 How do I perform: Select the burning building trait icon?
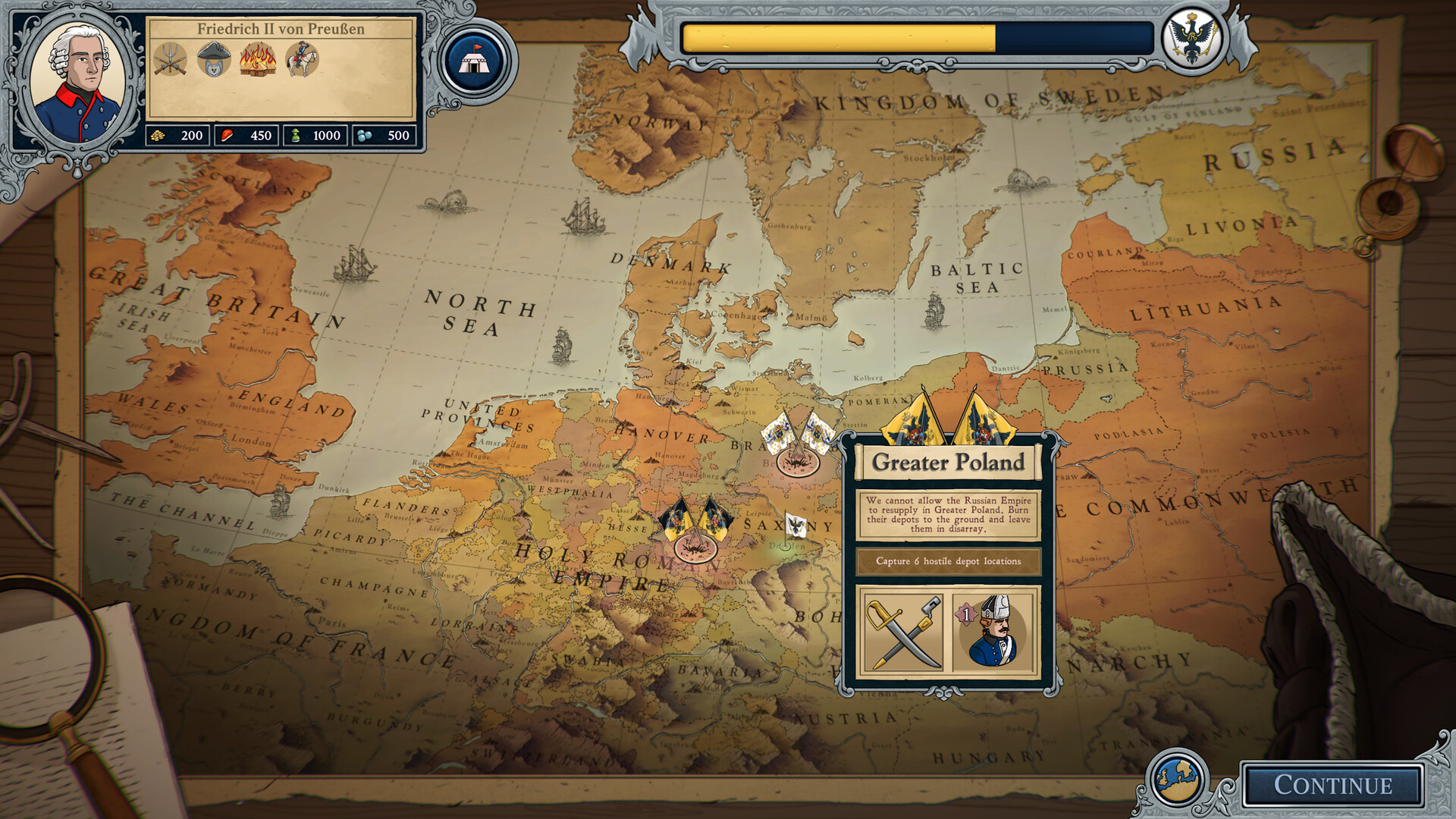[x=258, y=59]
